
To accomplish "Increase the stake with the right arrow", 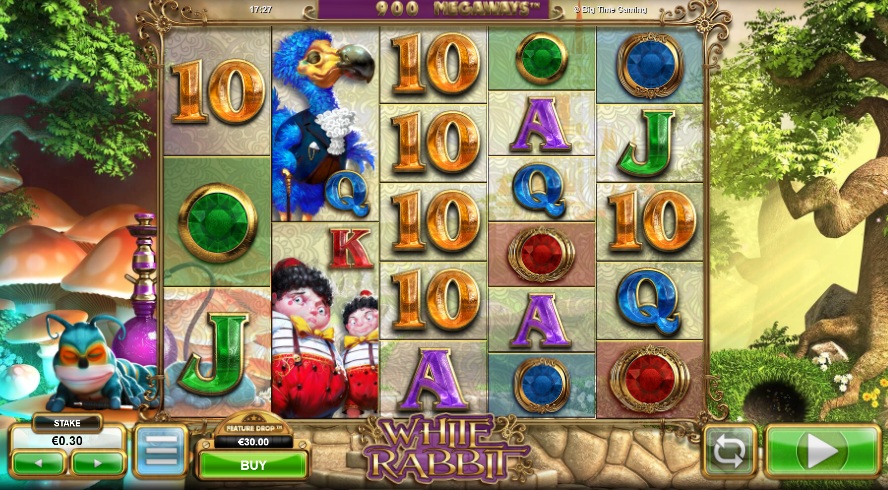I will [97, 463].
